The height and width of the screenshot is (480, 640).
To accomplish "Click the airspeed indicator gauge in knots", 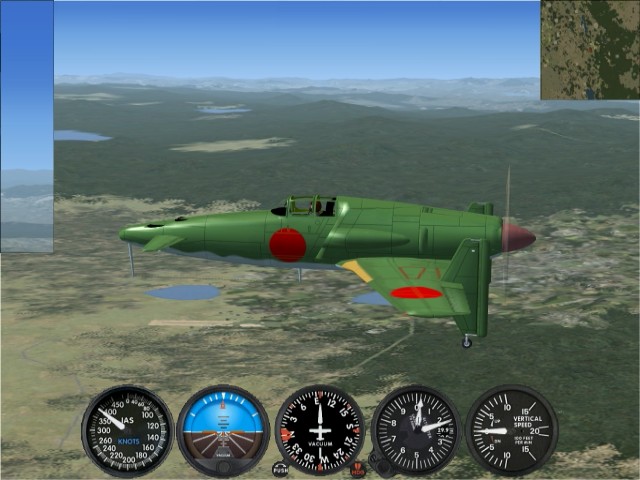I will (x=127, y=430).
